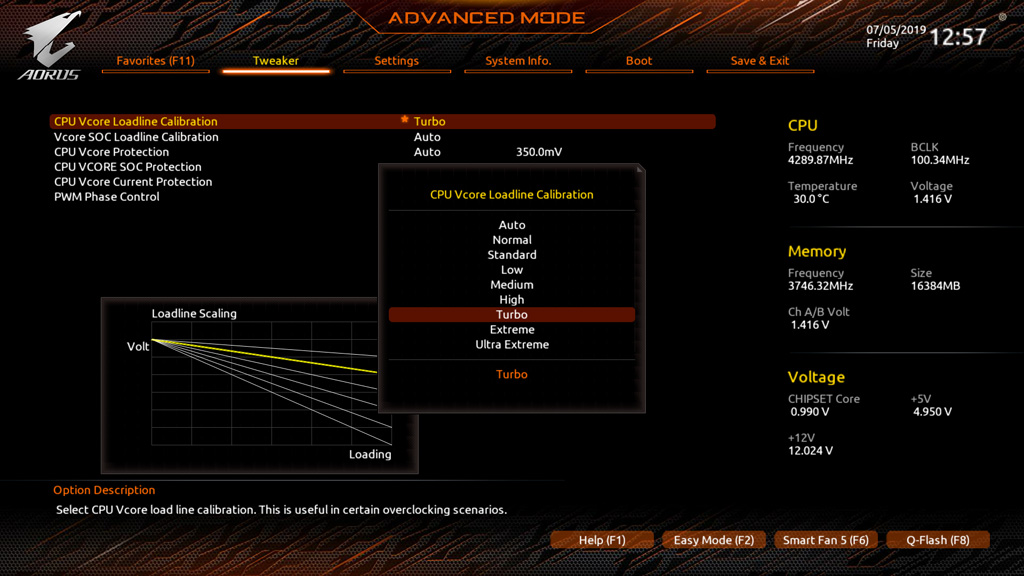Switch to the System Info. tab

[x=518, y=61]
